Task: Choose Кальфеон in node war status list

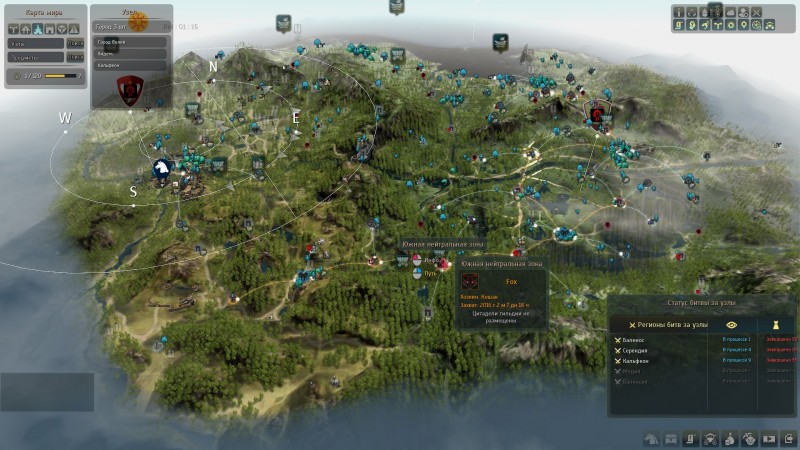Action: coord(634,360)
